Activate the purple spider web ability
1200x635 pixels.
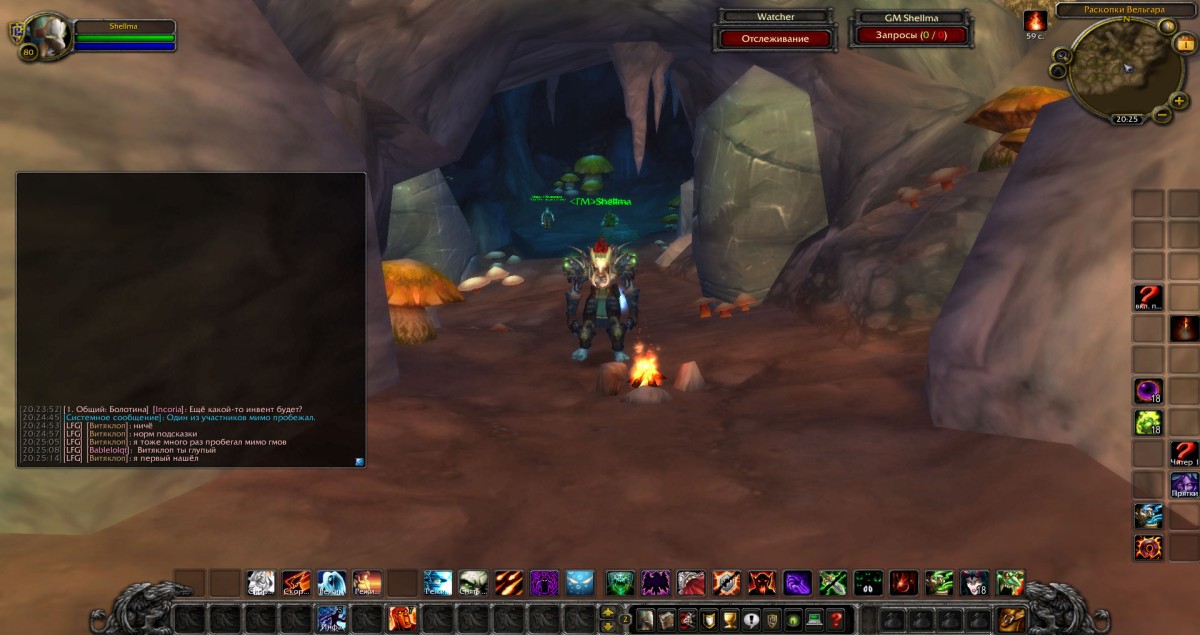(544, 582)
